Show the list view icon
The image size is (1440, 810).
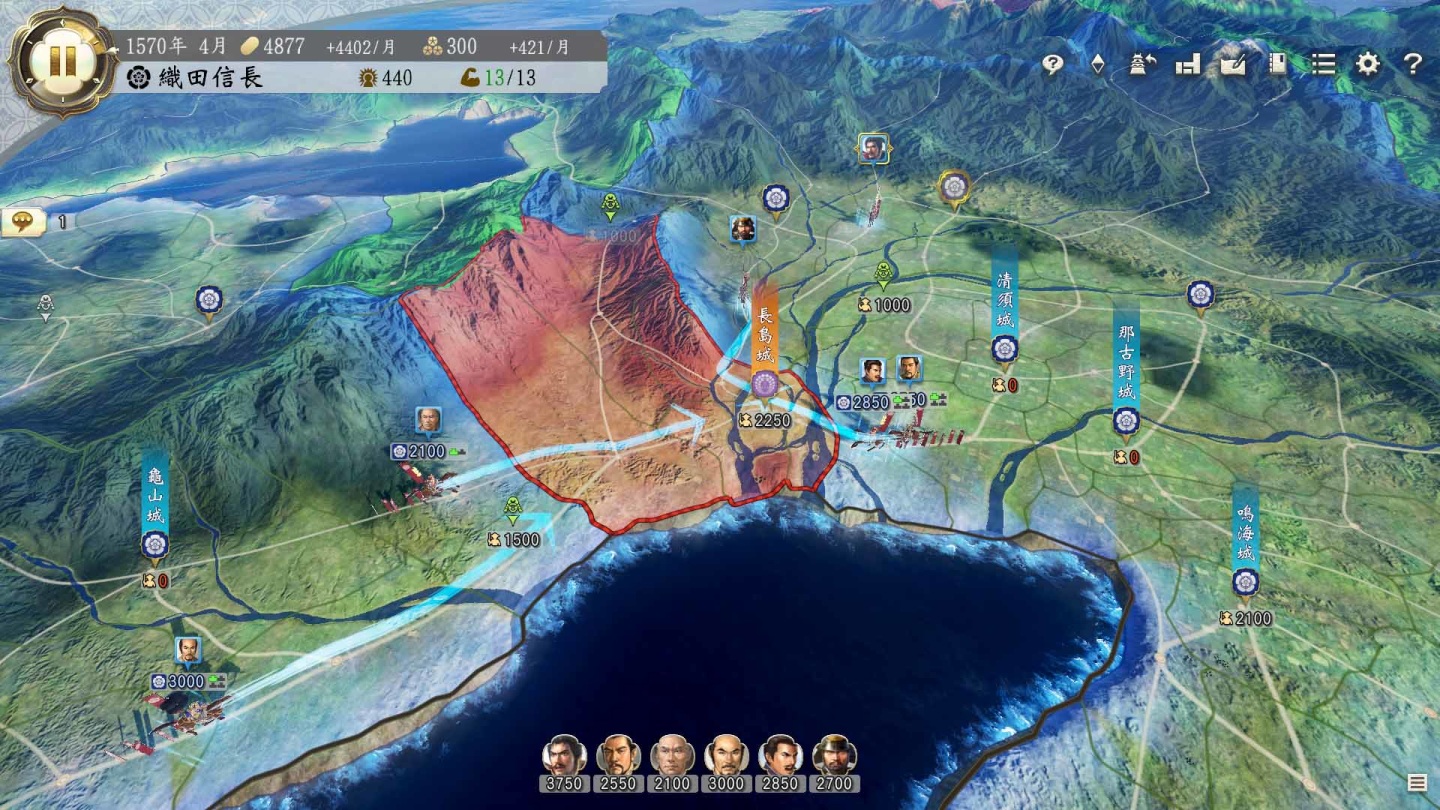point(1323,64)
